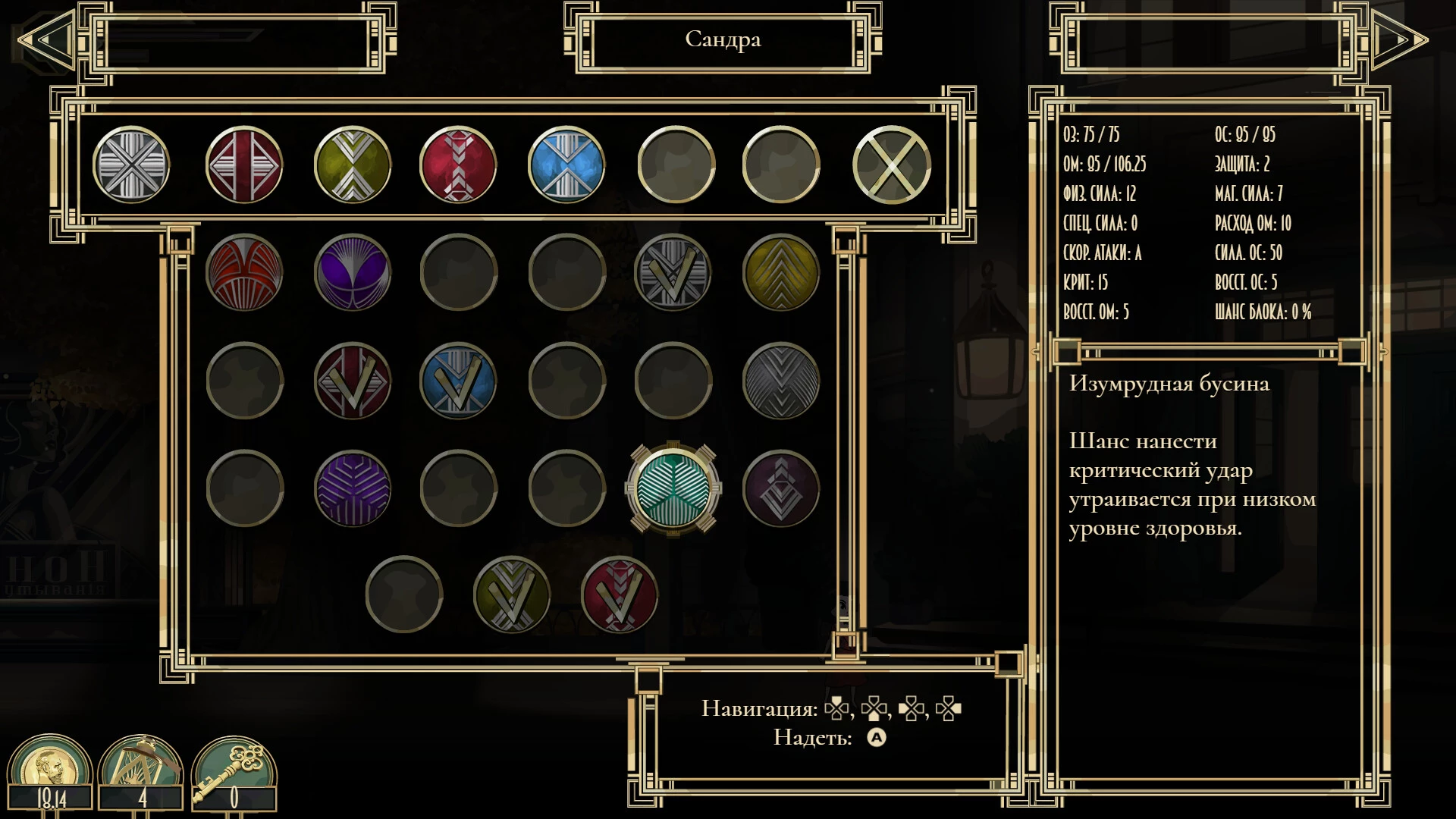Choose the checkmarked olive bead in bottom row
1456x819 pixels.
512,595
